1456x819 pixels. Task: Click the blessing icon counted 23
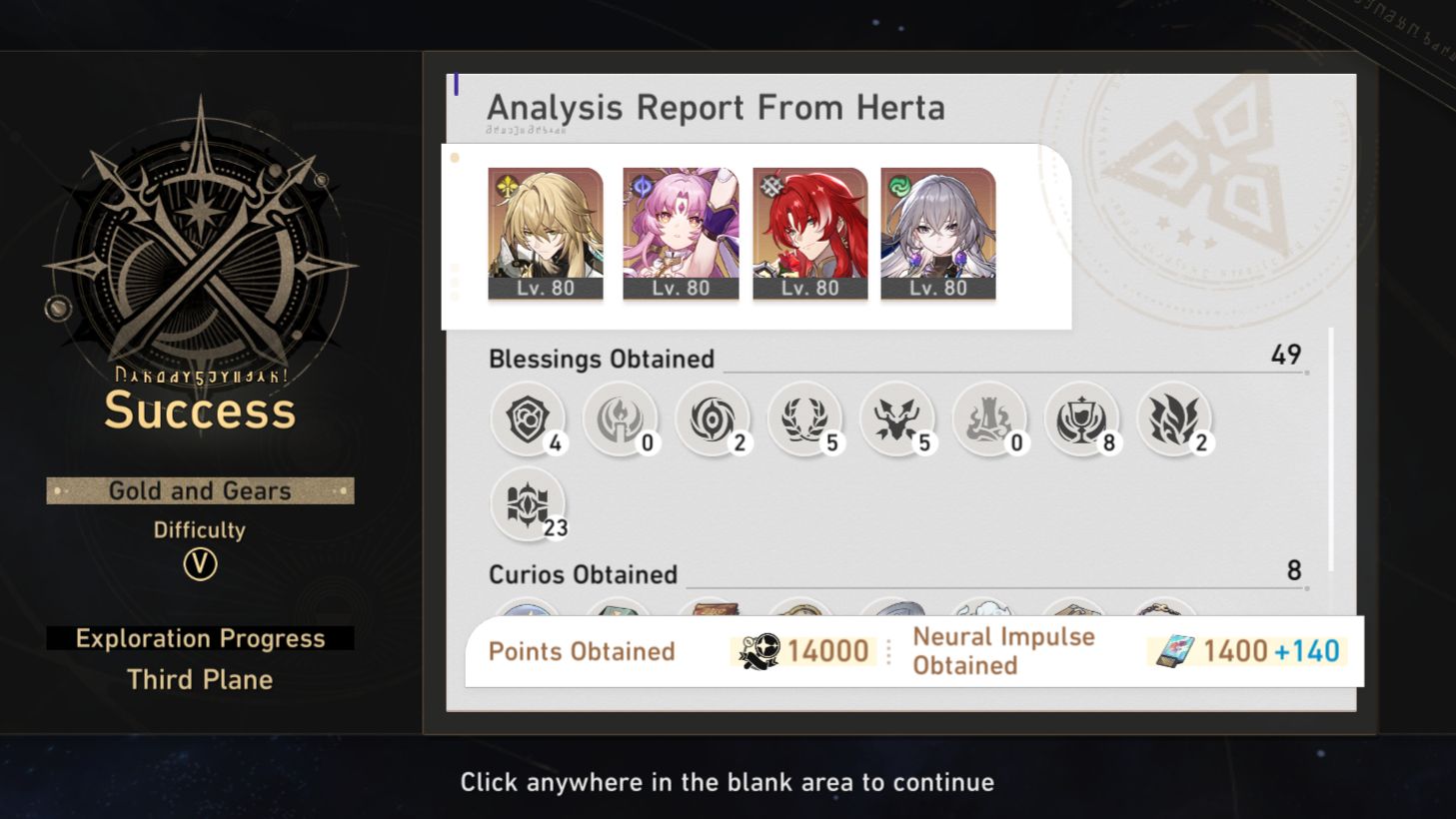pyautogui.click(x=529, y=503)
